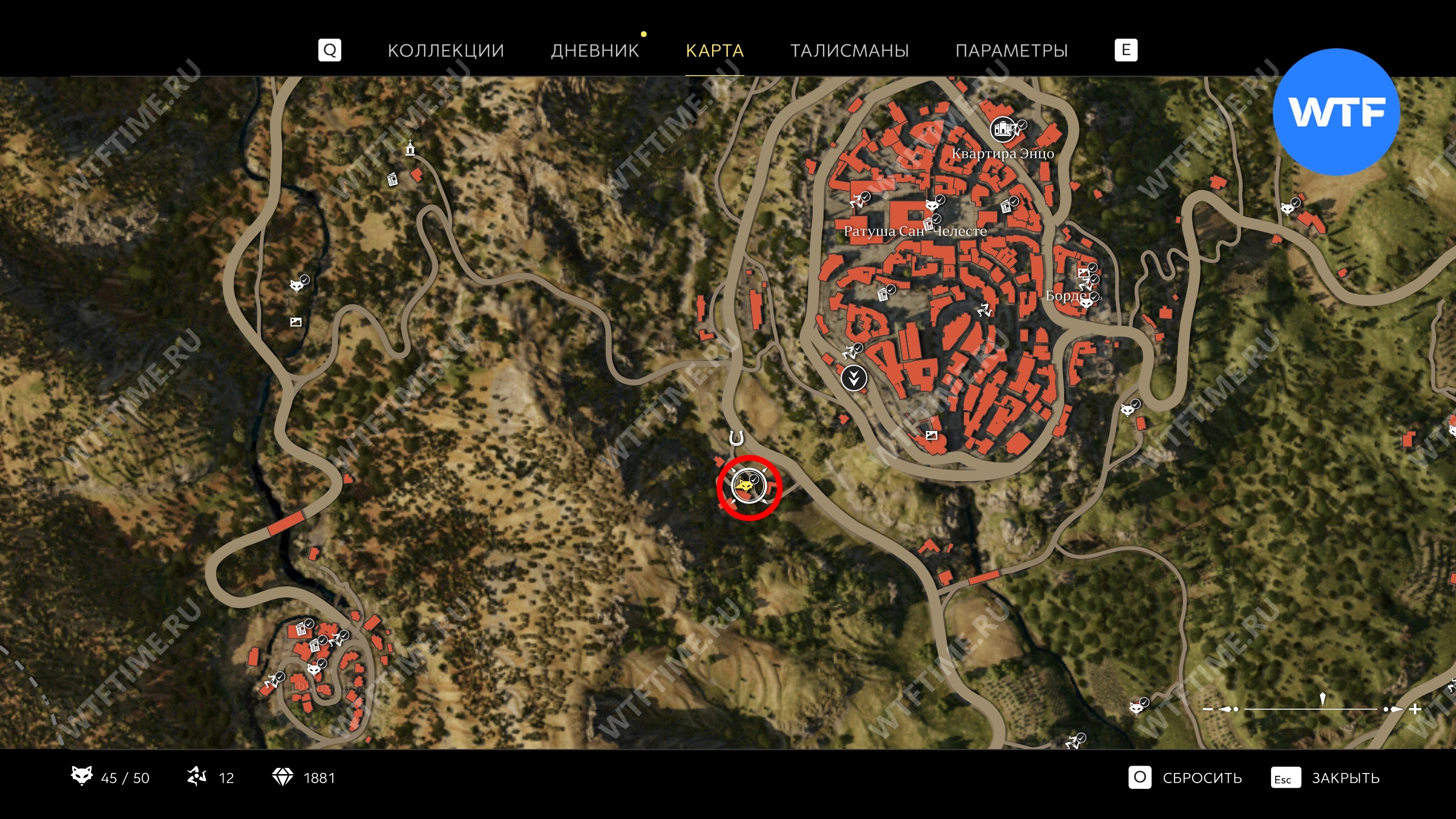This screenshot has height=819, width=1456.
Task: Adjust the map zoom slider track
Action: coord(1311,709)
